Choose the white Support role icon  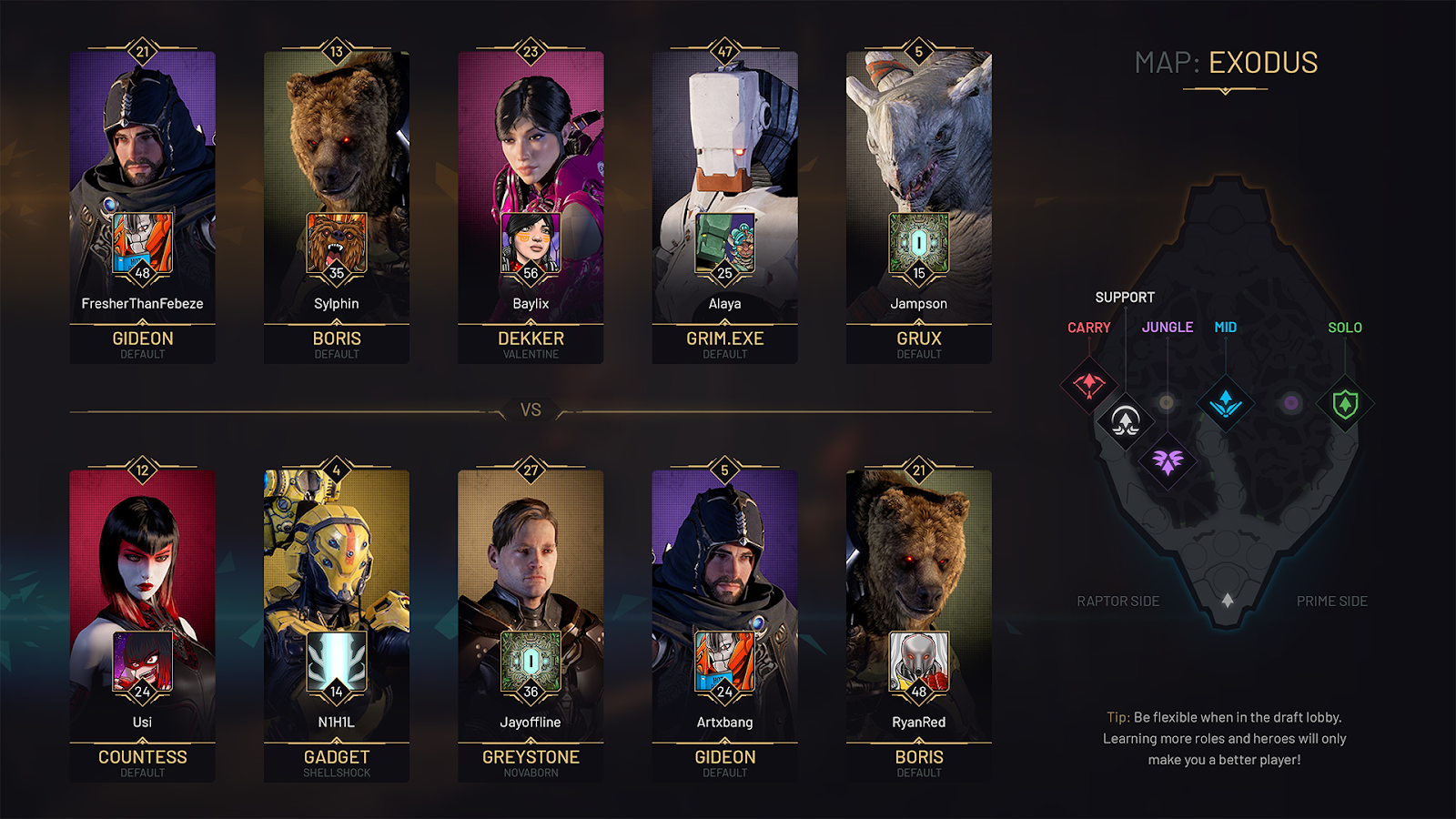(1126, 421)
